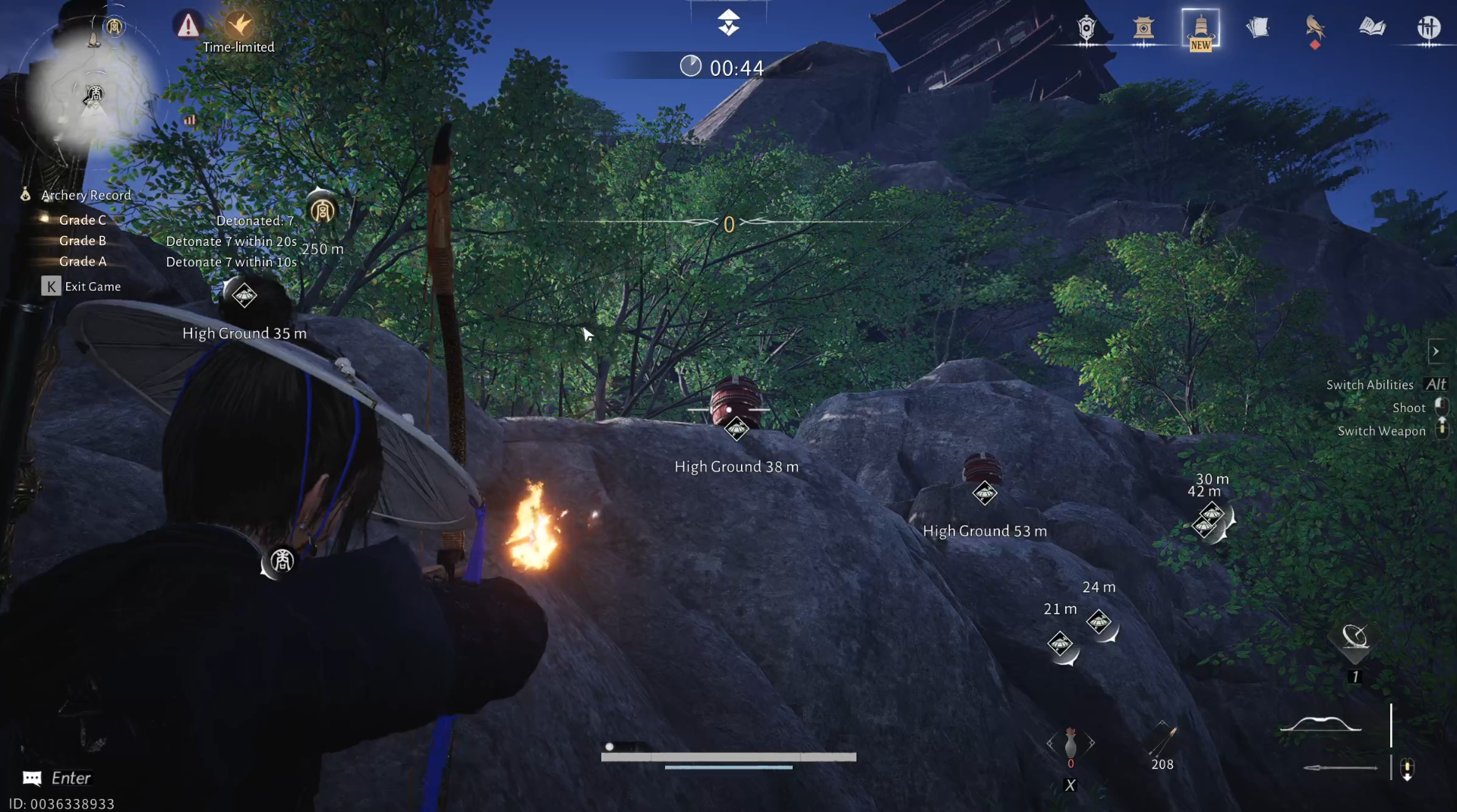Click Exit Game
The image size is (1457, 812).
[x=91, y=286]
